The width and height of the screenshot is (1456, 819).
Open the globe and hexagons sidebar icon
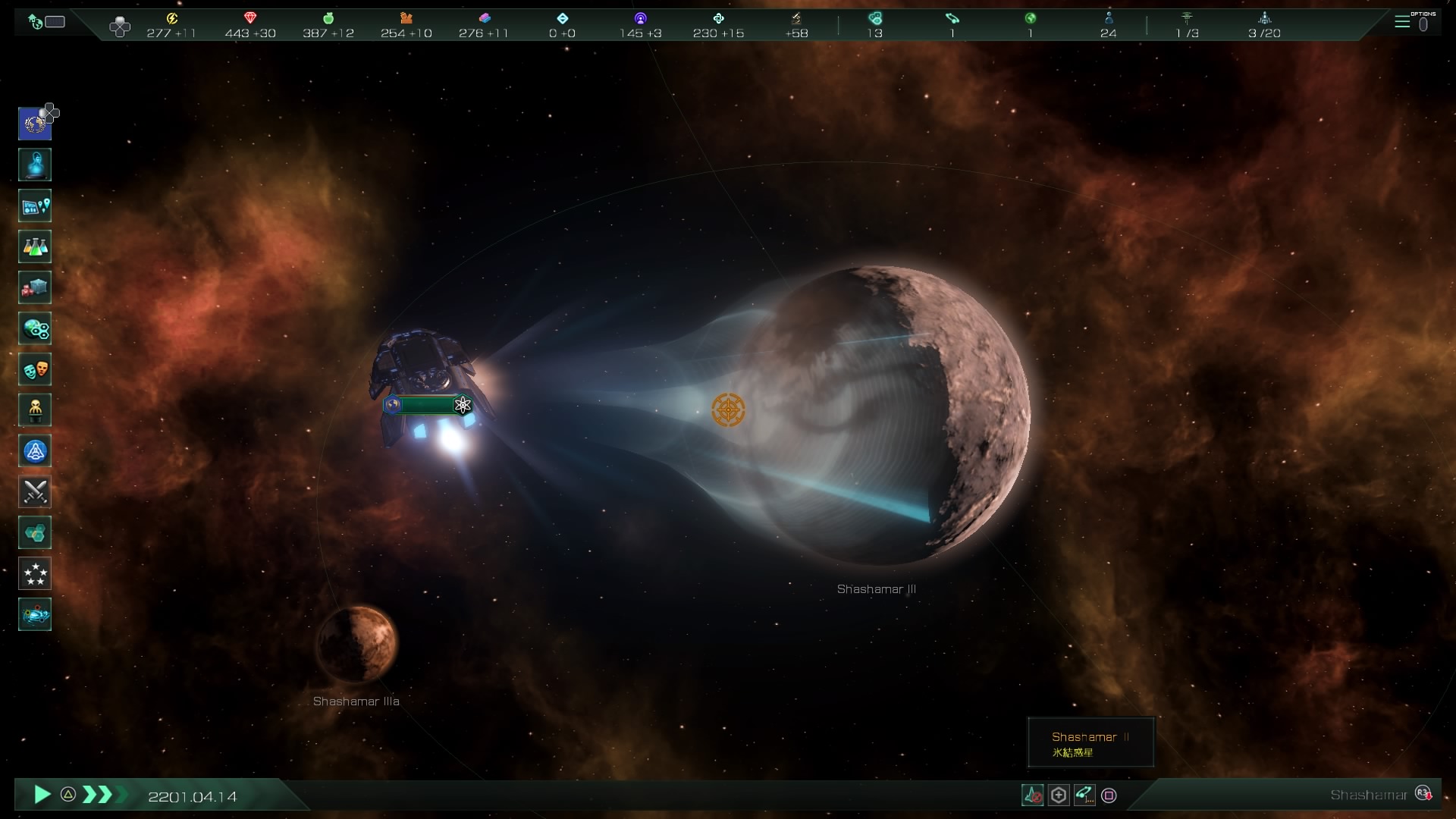[x=35, y=328]
